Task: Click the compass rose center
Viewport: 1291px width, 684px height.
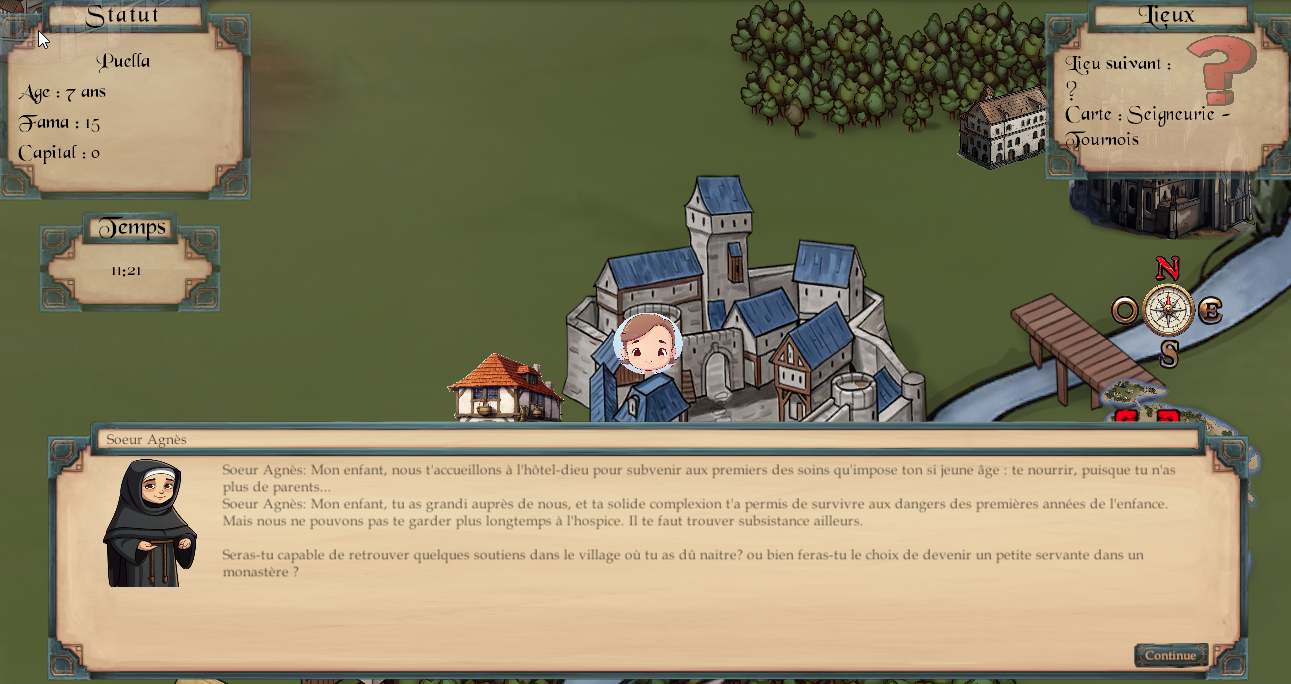Action: pyautogui.click(x=1168, y=310)
